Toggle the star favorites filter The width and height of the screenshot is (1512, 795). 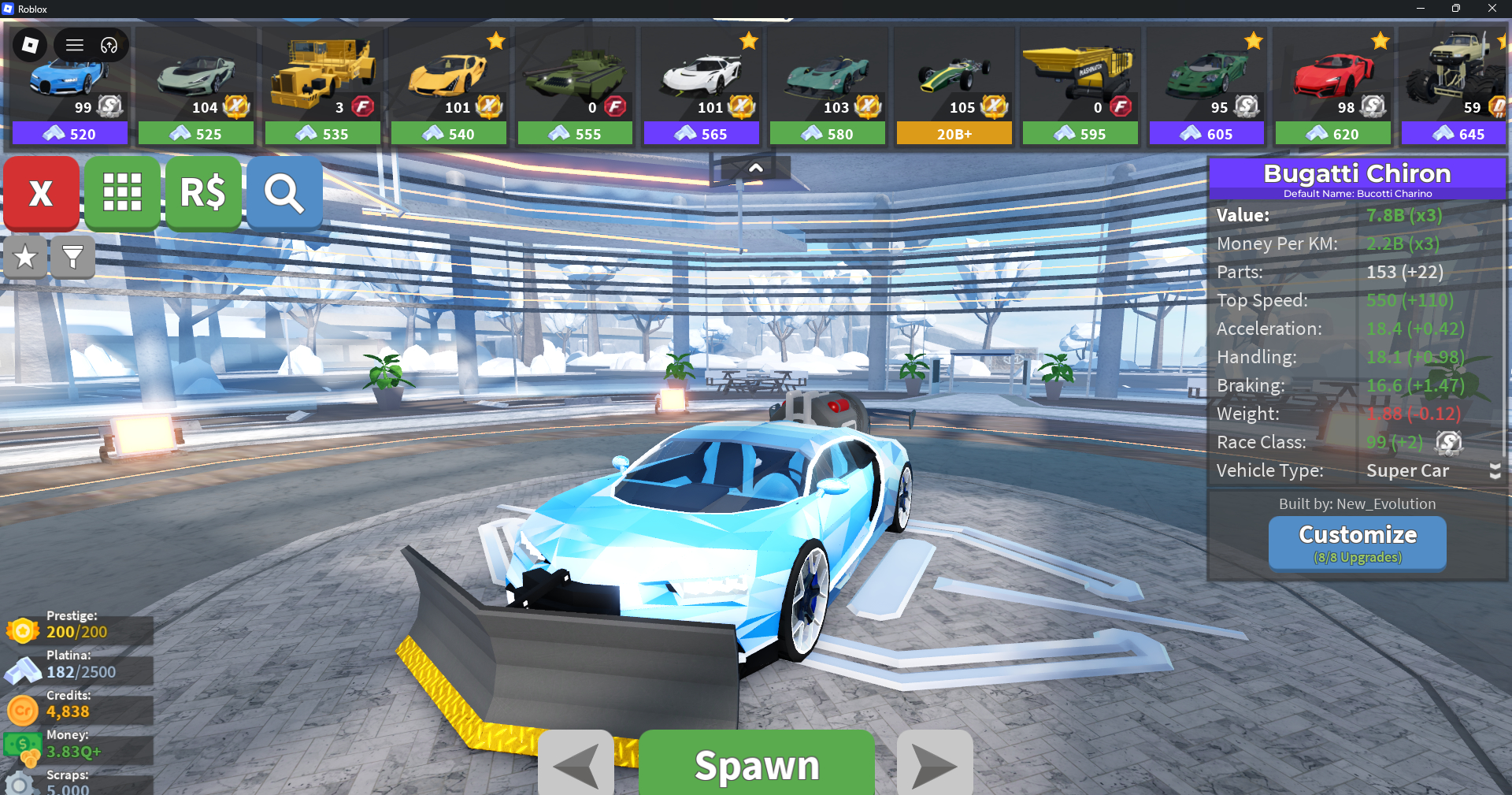click(x=25, y=257)
